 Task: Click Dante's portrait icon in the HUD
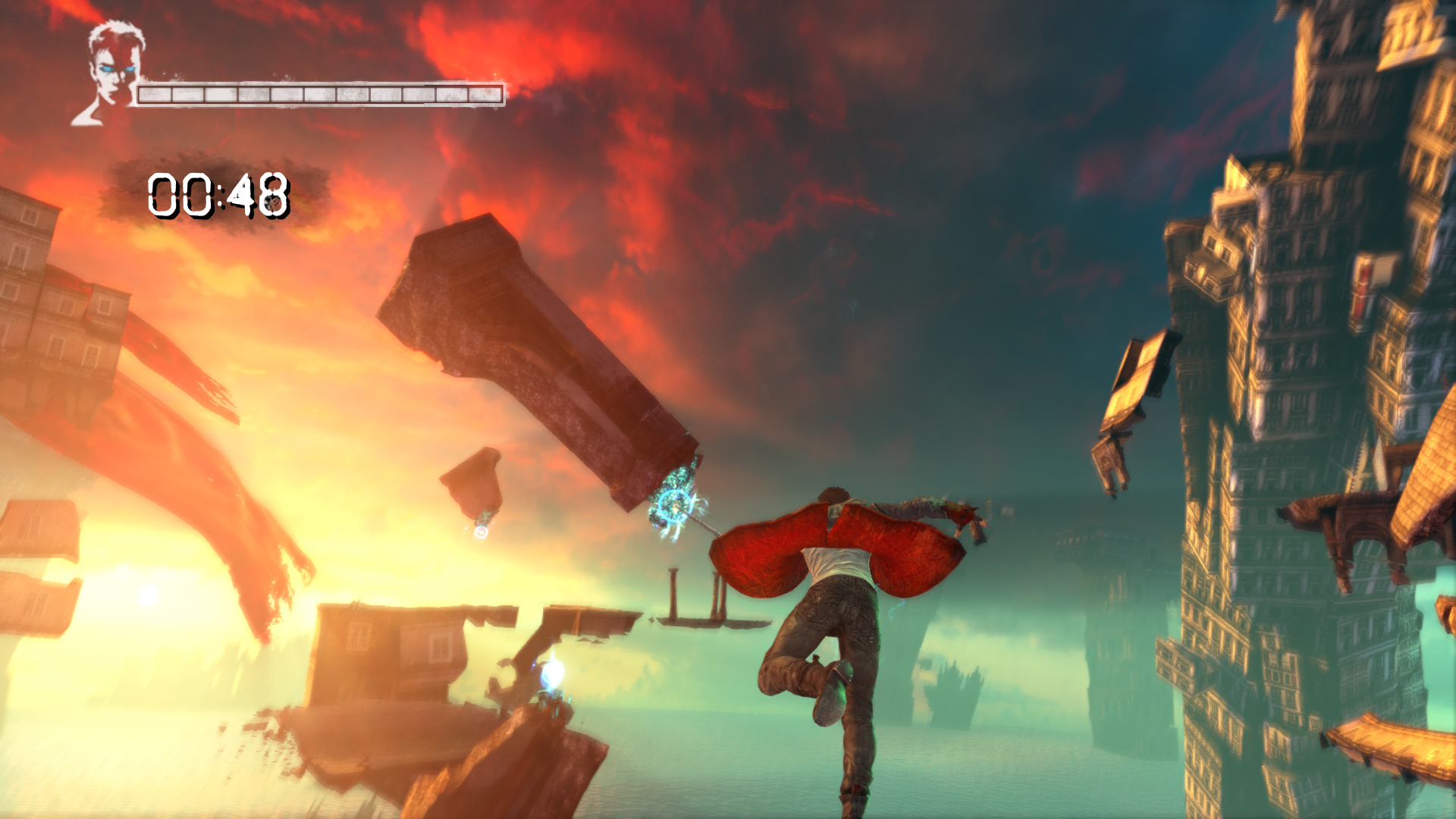[x=111, y=73]
